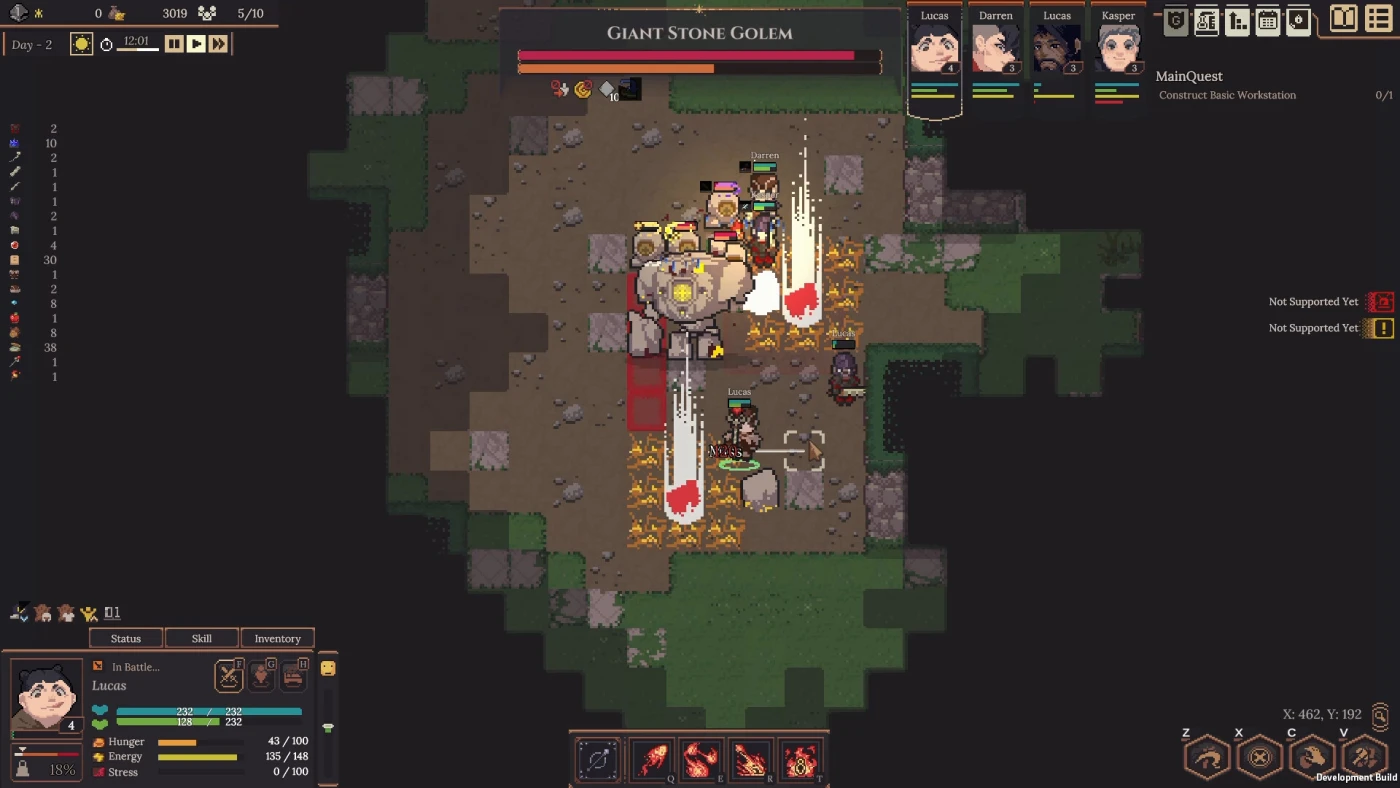Pause the game time
This screenshot has height=788, width=1400.
174,43
